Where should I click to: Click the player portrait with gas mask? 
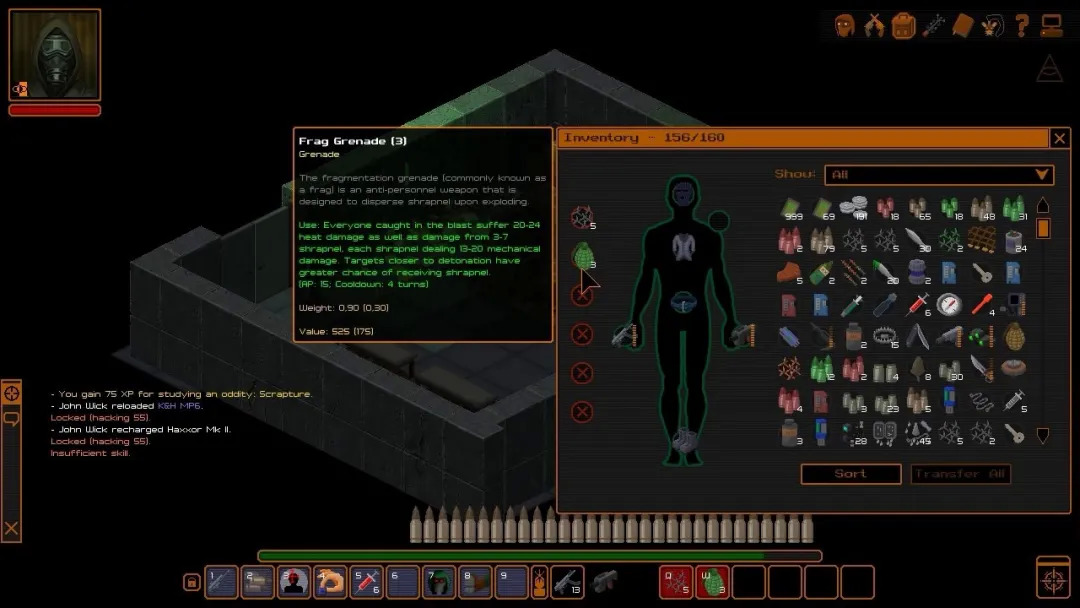click(x=55, y=55)
